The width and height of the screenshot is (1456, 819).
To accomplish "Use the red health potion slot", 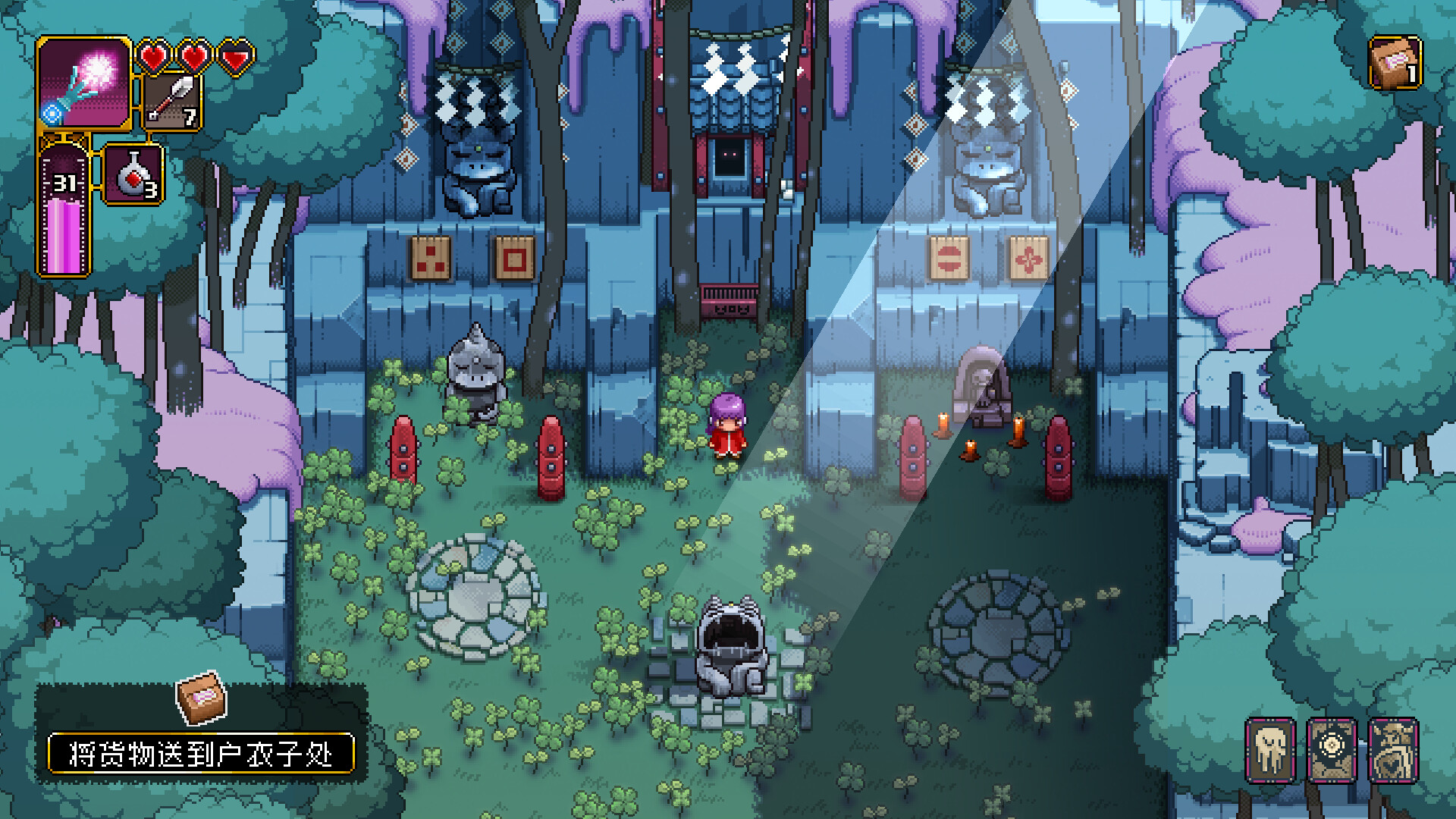I will [x=133, y=175].
